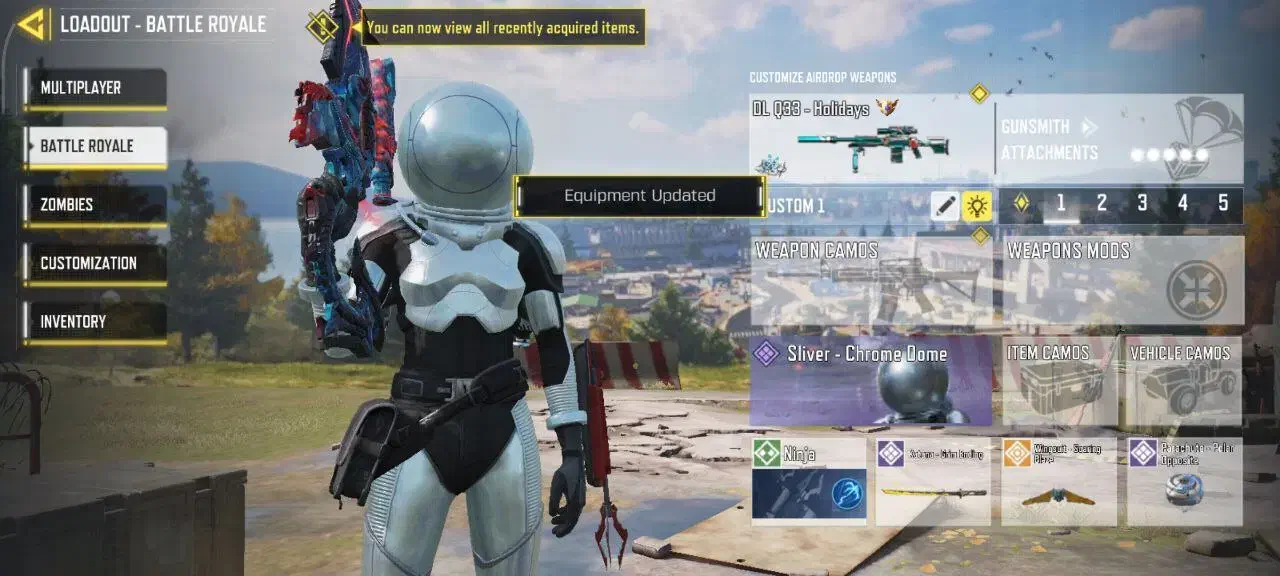The width and height of the screenshot is (1280, 576).
Task: Select the Battle Royale loadout tab
Action: pyautogui.click(x=96, y=147)
